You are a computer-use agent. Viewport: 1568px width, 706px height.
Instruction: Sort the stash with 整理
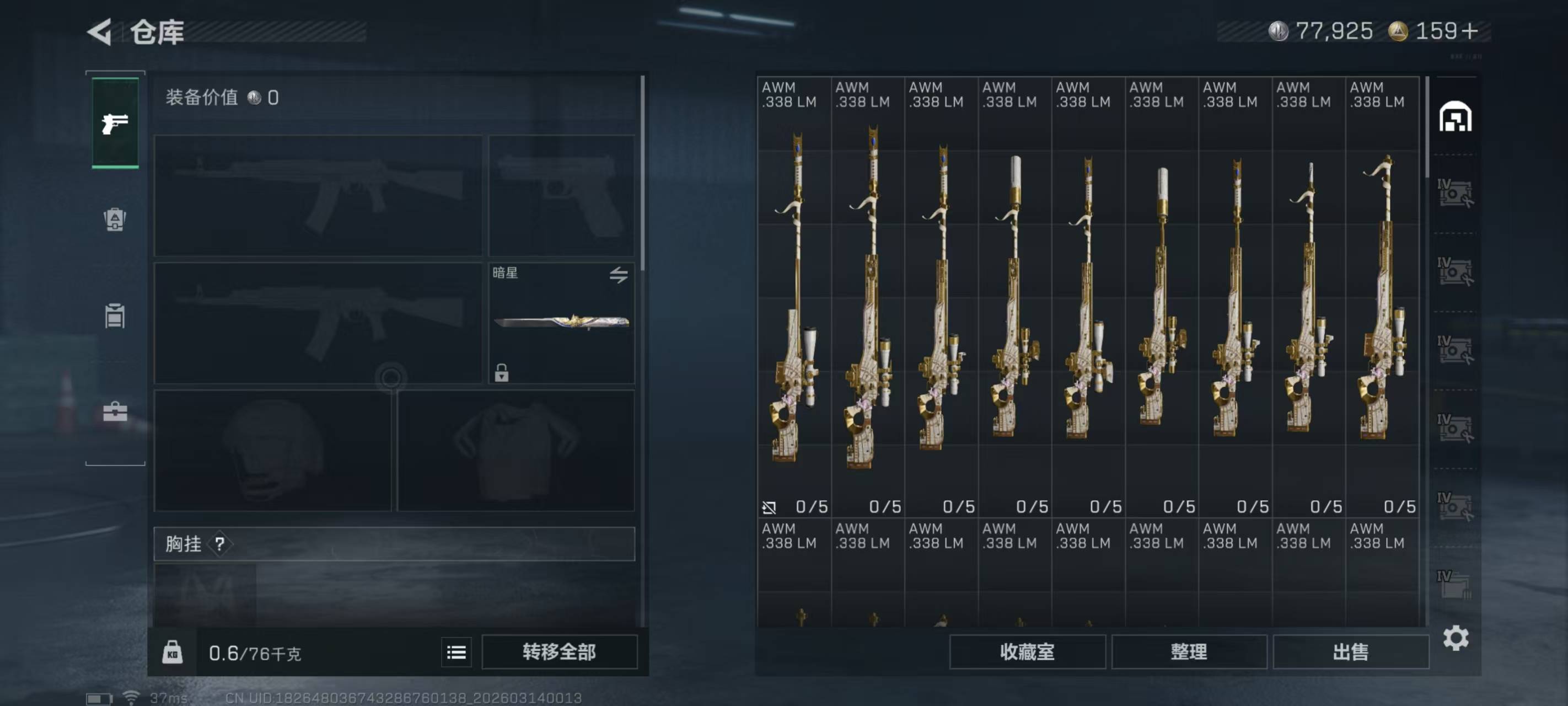click(1188, 652)
